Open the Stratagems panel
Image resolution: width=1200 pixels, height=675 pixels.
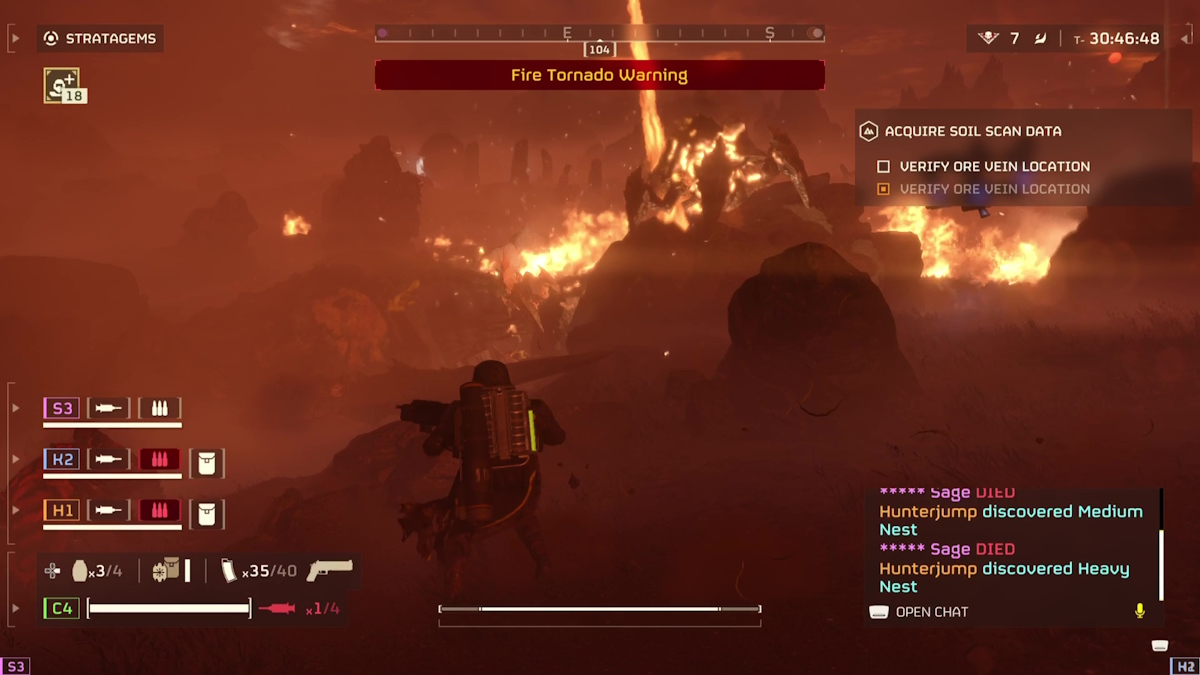tap(101, 39)
